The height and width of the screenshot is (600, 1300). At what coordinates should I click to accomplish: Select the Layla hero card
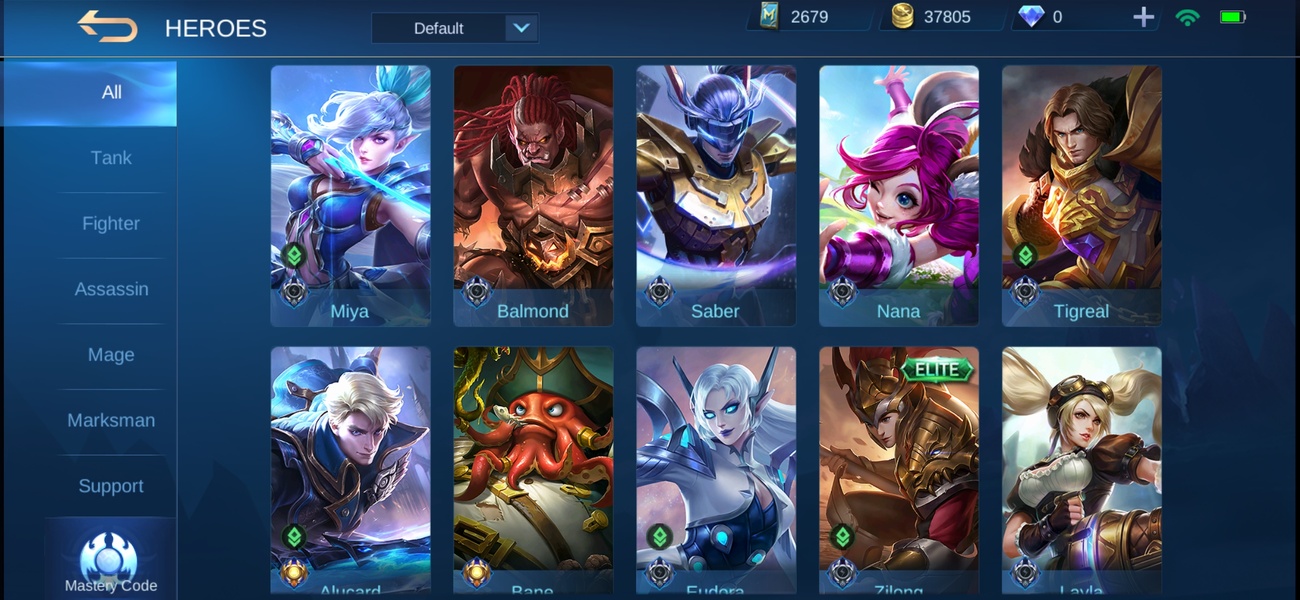(1082, 470)
